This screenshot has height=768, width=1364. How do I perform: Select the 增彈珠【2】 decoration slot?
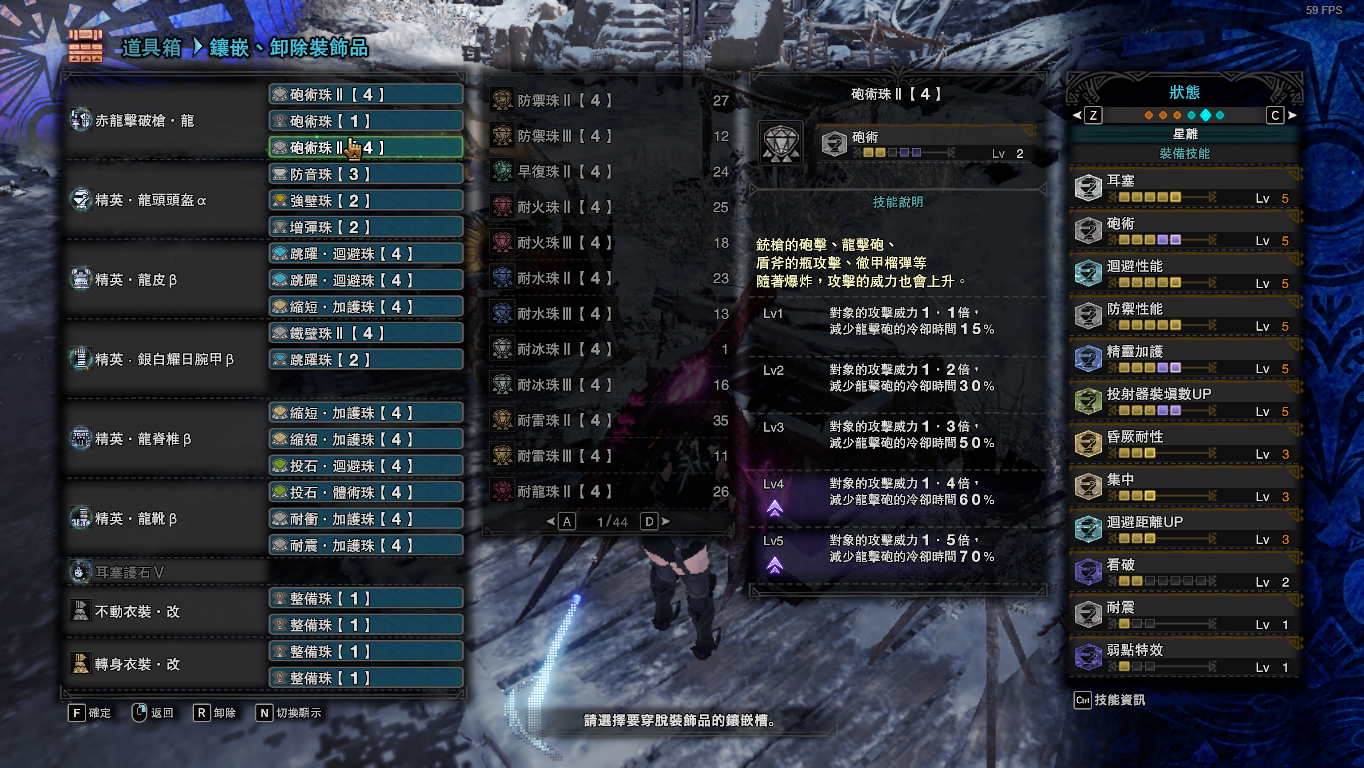tap(366, 227)
